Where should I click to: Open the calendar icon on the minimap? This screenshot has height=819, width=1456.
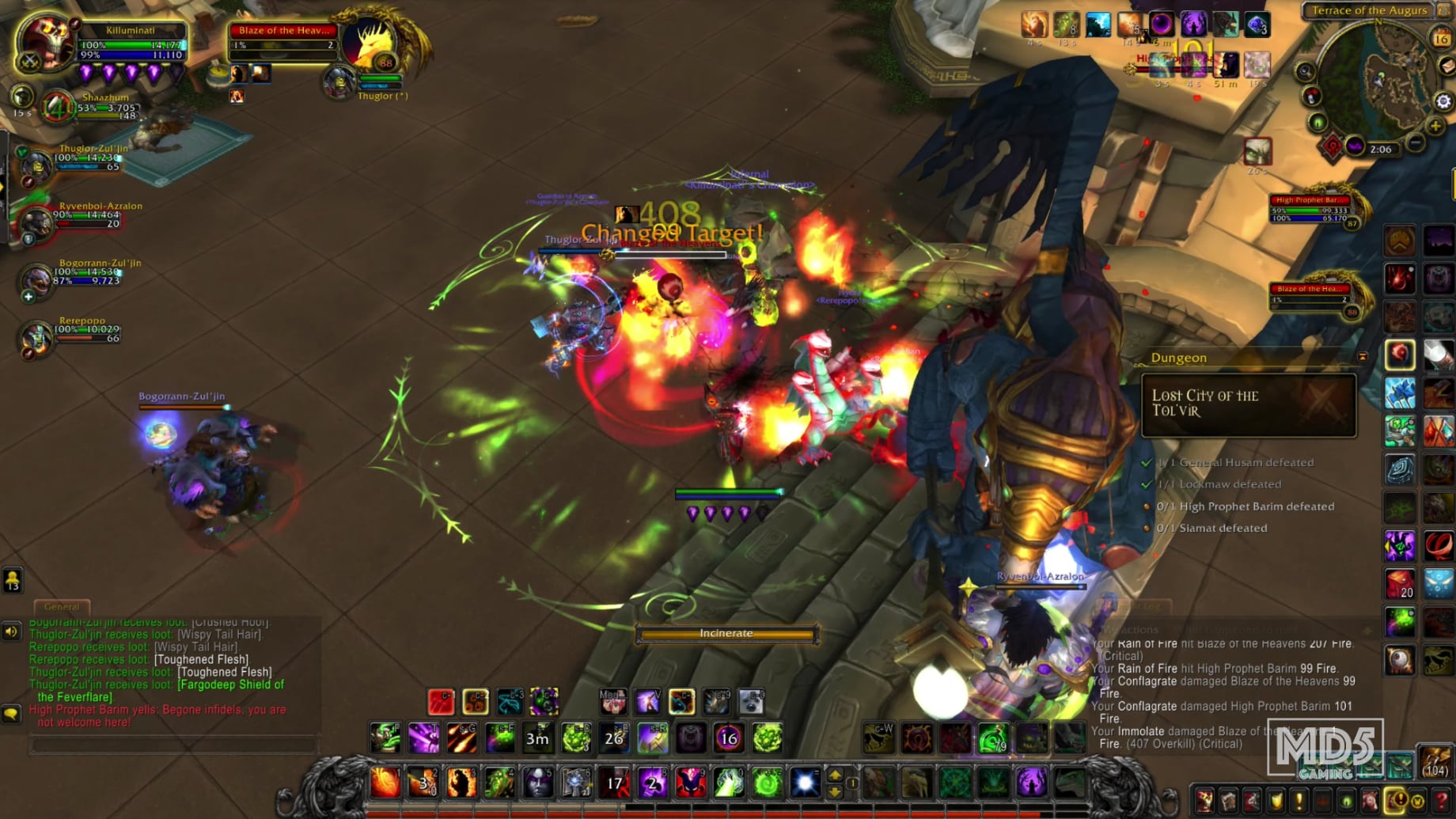[x=1441, y=36]
